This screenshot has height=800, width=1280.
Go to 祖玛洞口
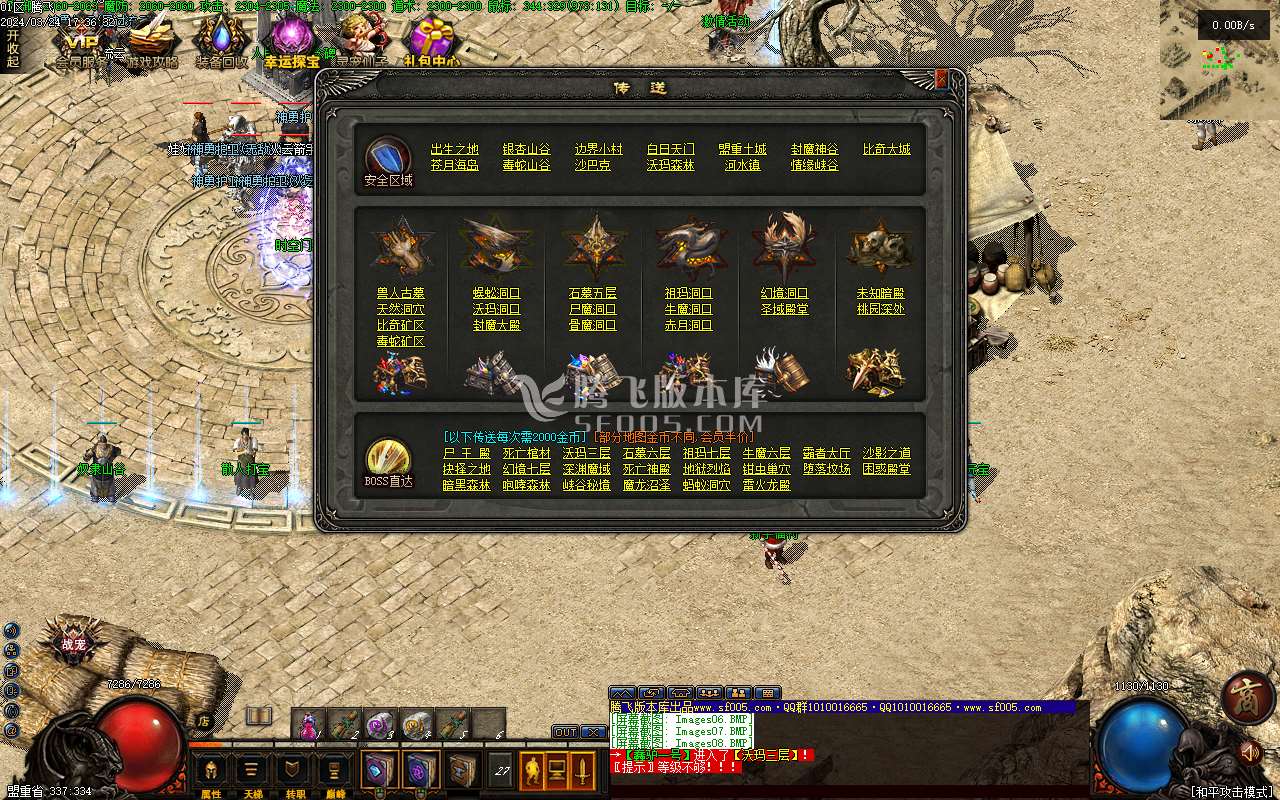click(x=688, y=293)
